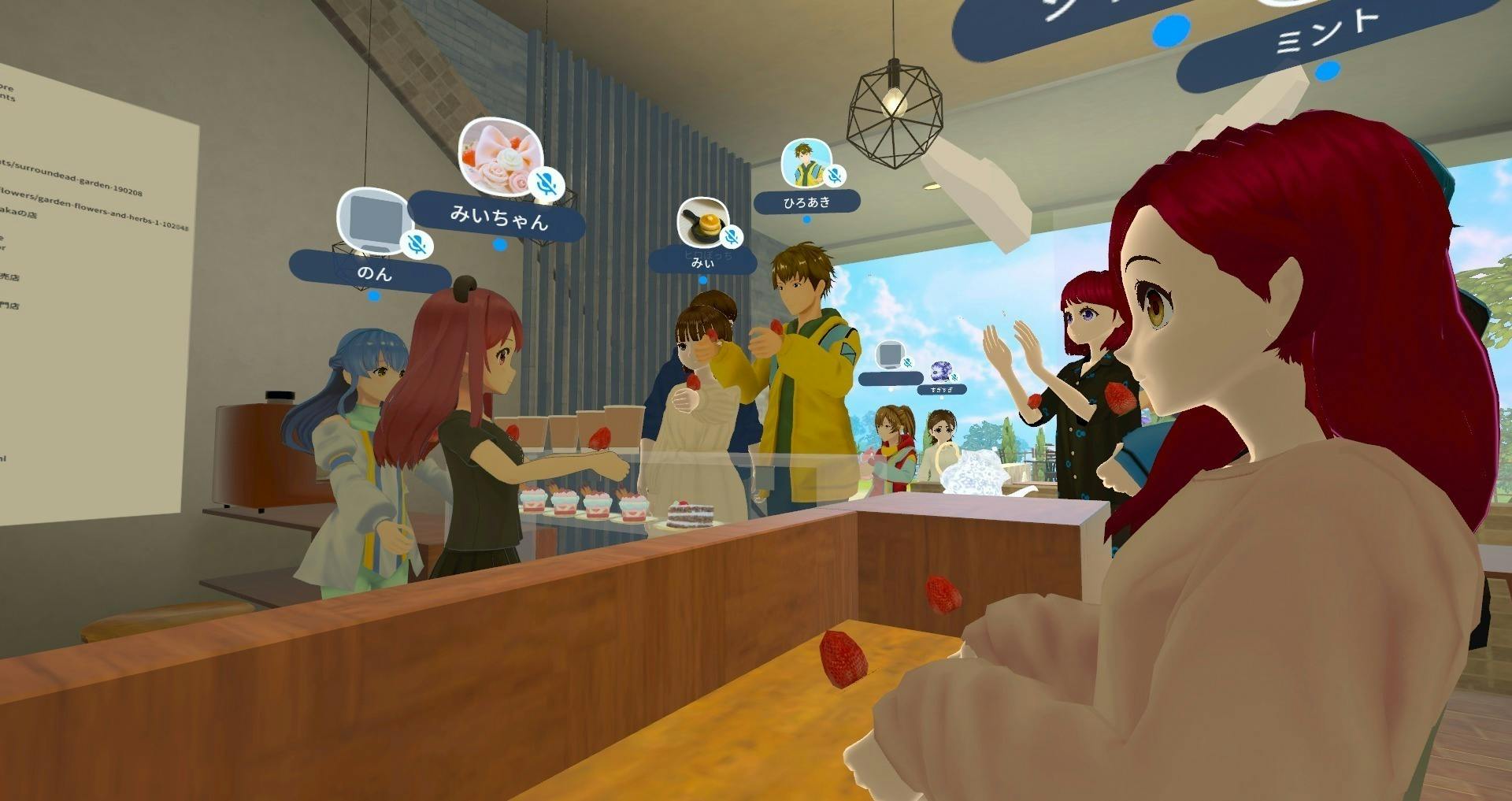Click the muted microphone badge on みいちゃん
Viewport: 1512px width, 801px height.
547,184
